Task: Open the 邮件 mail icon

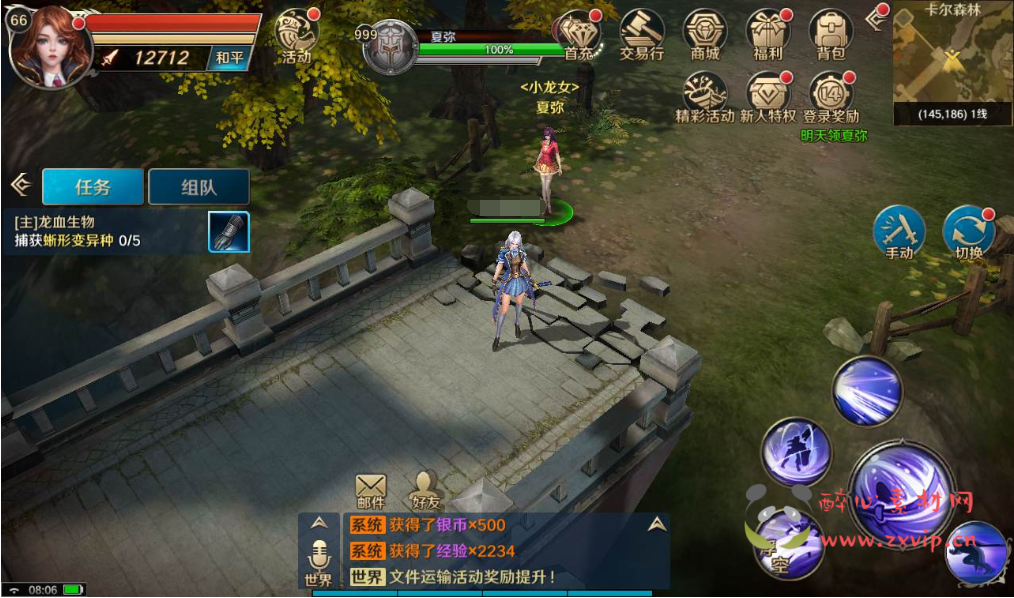Action: (370, 489)
